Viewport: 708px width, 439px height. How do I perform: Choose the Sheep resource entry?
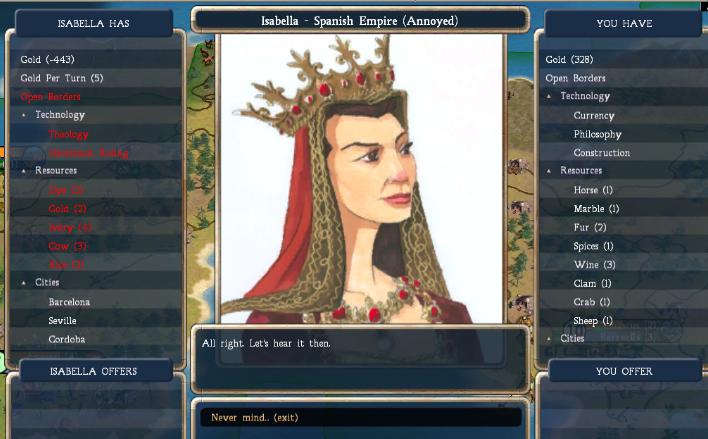(x=593, y=321)
